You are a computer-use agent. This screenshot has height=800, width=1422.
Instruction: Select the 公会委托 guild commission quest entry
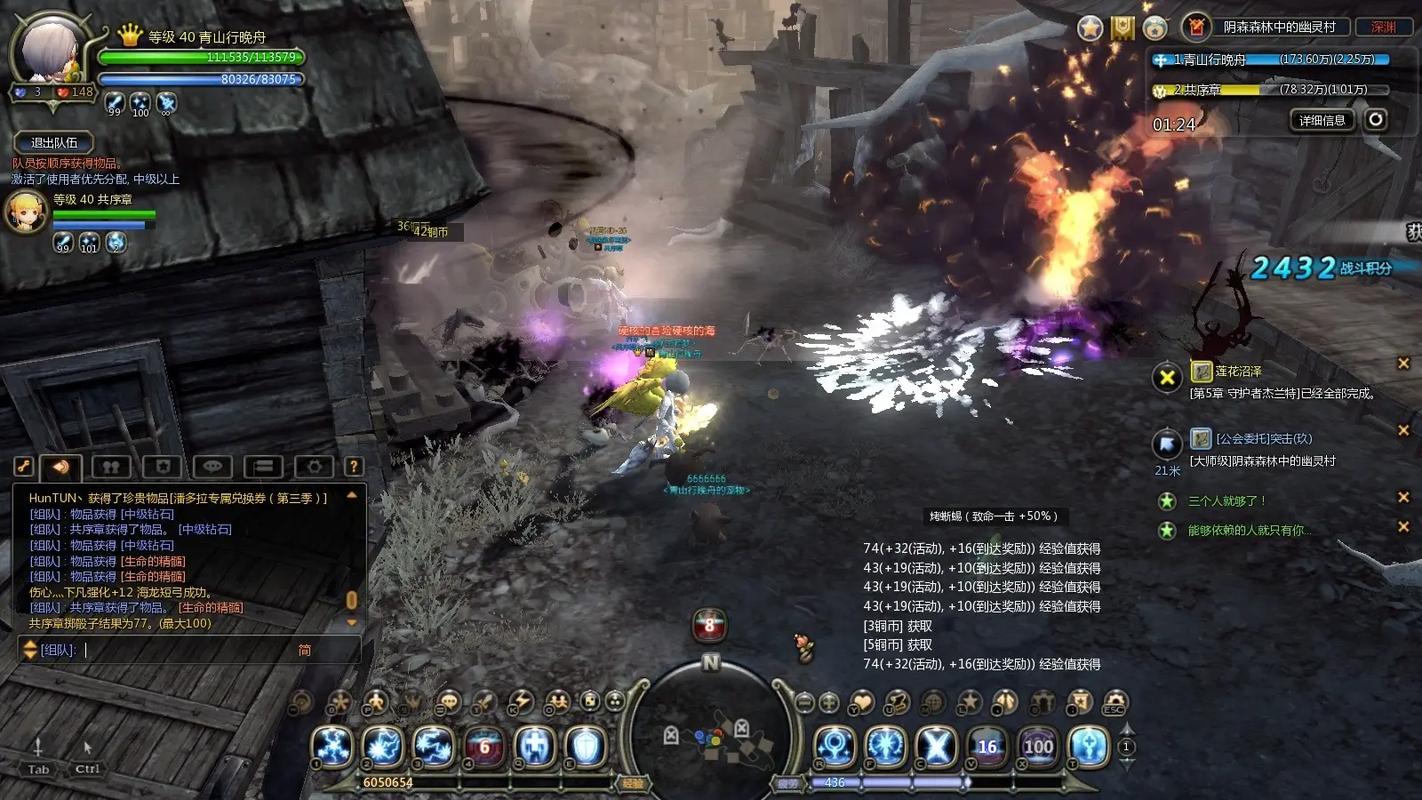click(1263, 439)
